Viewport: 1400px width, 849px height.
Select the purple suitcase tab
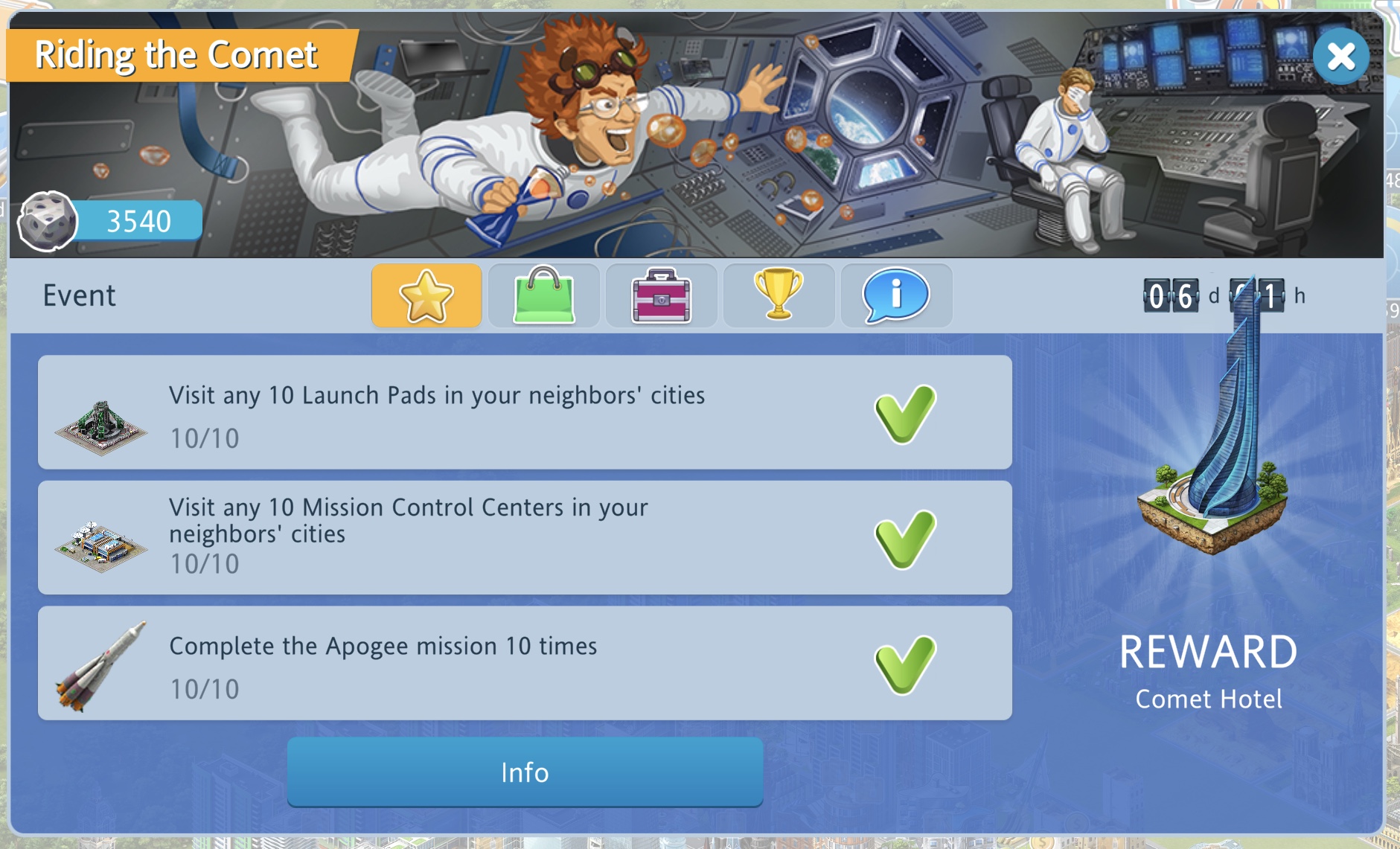coord(662,295)
